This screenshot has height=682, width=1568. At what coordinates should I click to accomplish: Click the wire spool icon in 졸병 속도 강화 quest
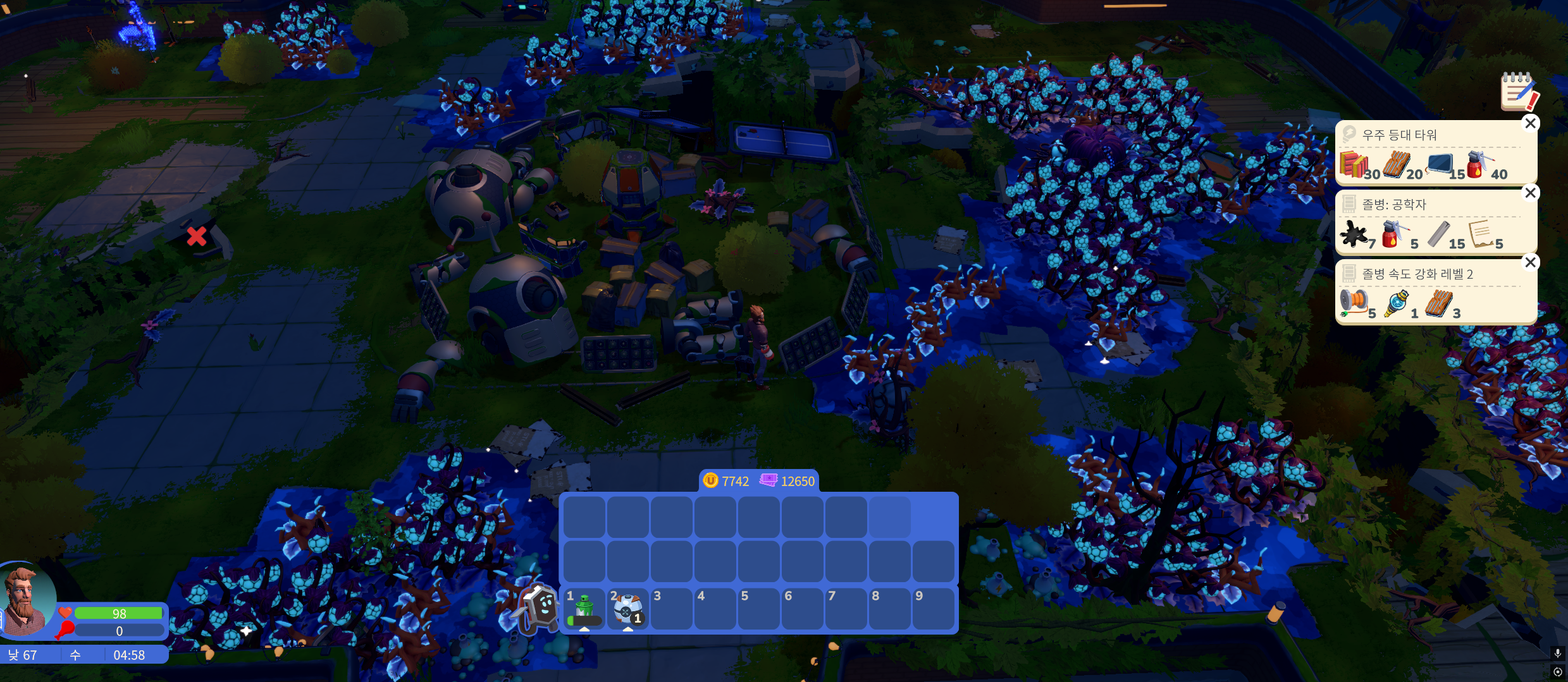coord(1354,302)
